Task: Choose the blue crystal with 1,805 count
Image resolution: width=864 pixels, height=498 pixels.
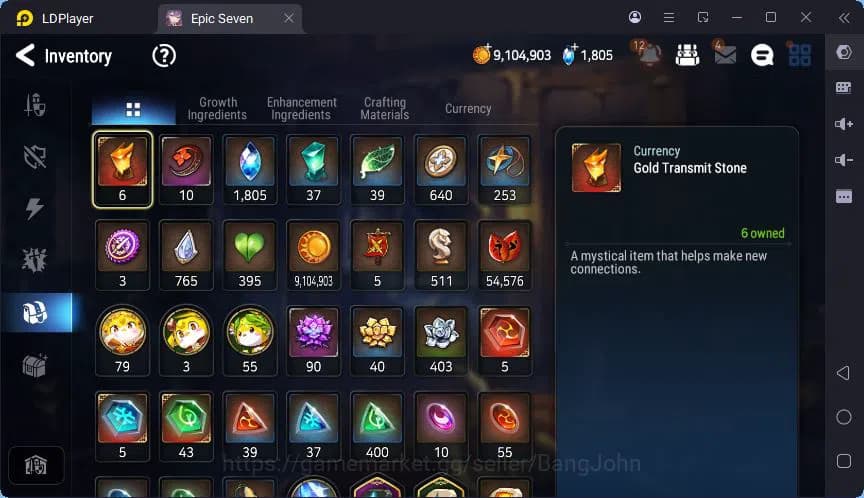Action: [250, 166]
